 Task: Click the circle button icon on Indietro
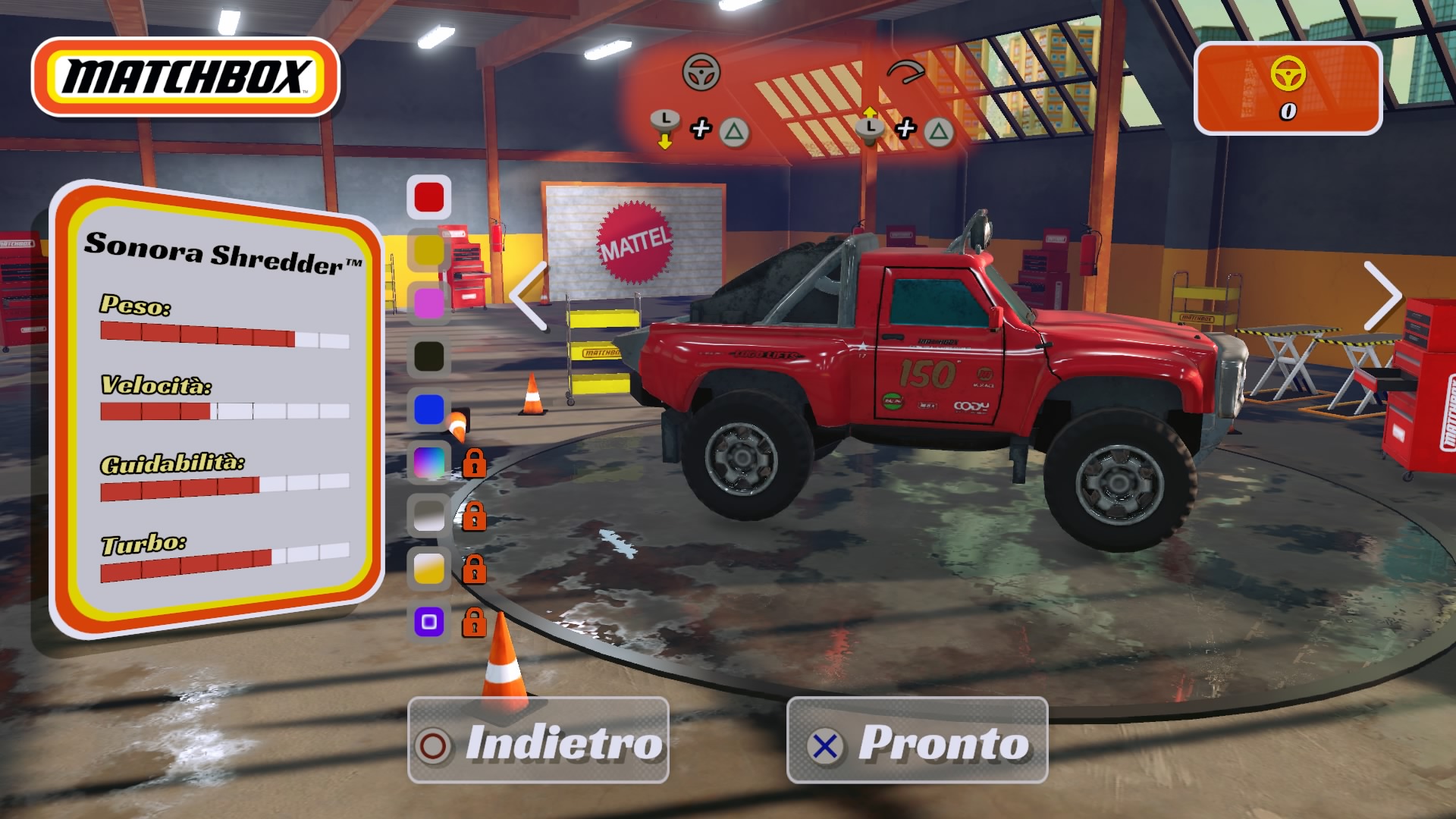tap(434, 745)
